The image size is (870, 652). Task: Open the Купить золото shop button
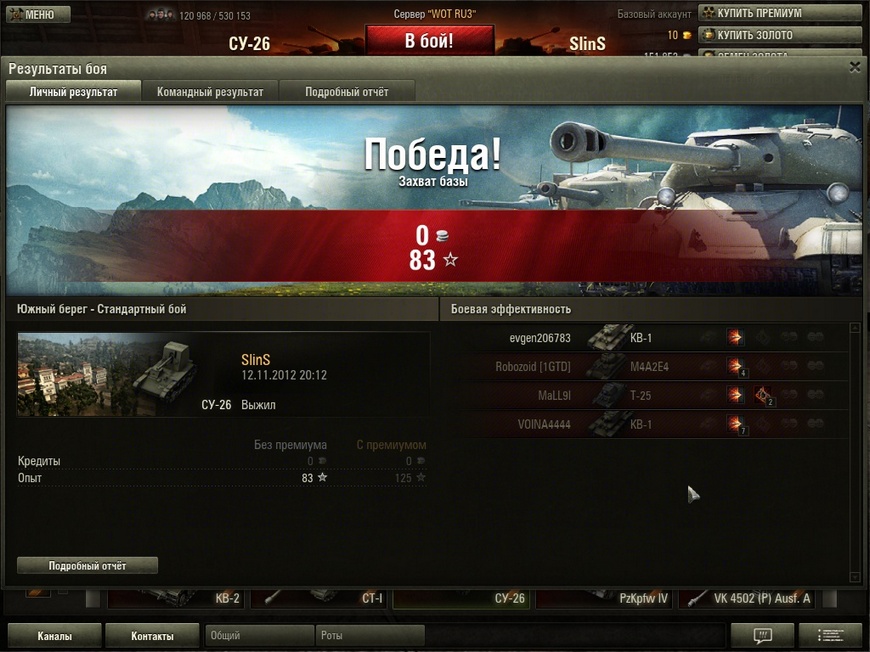coord(779,35)
